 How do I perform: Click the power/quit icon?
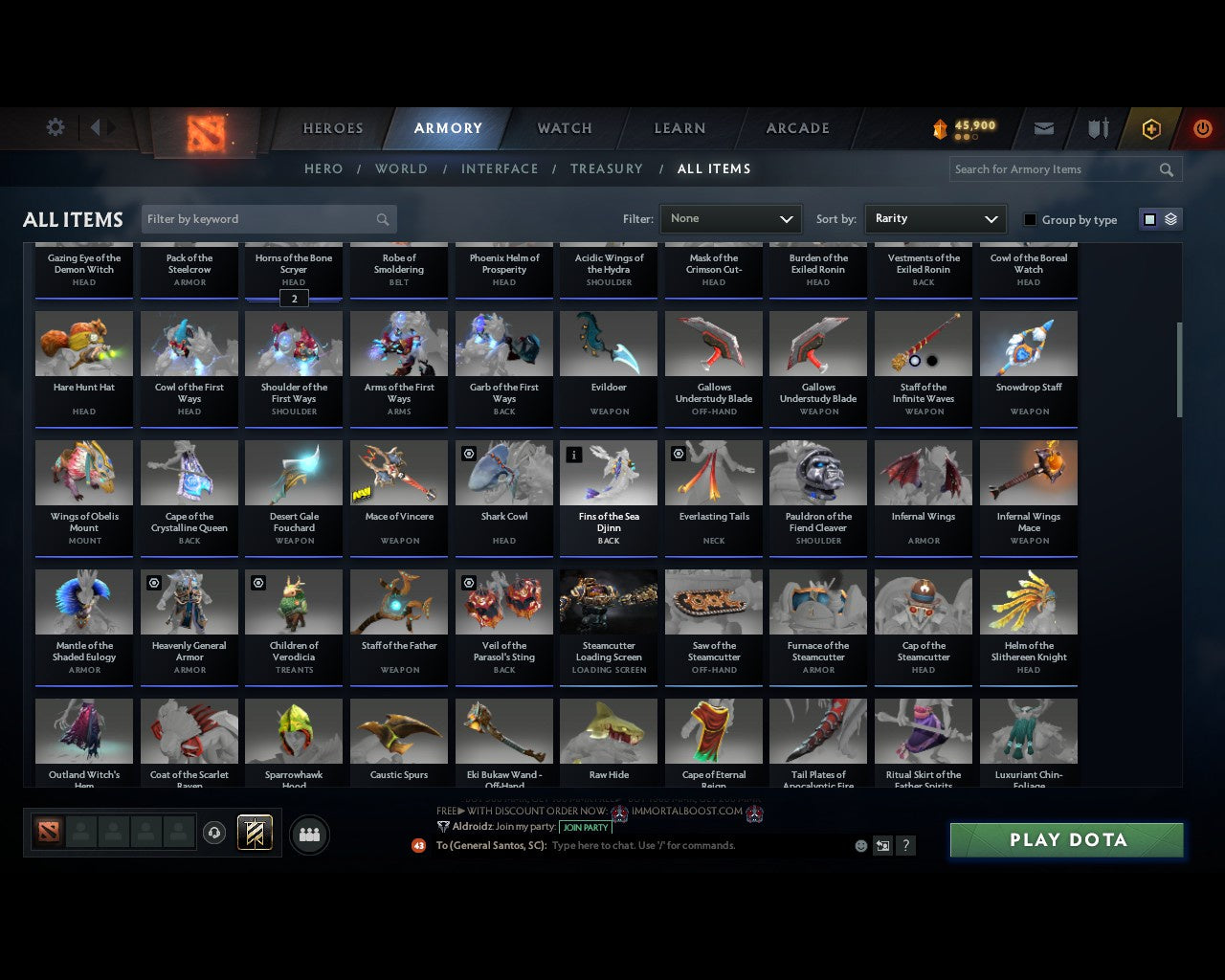[1203, 127]
